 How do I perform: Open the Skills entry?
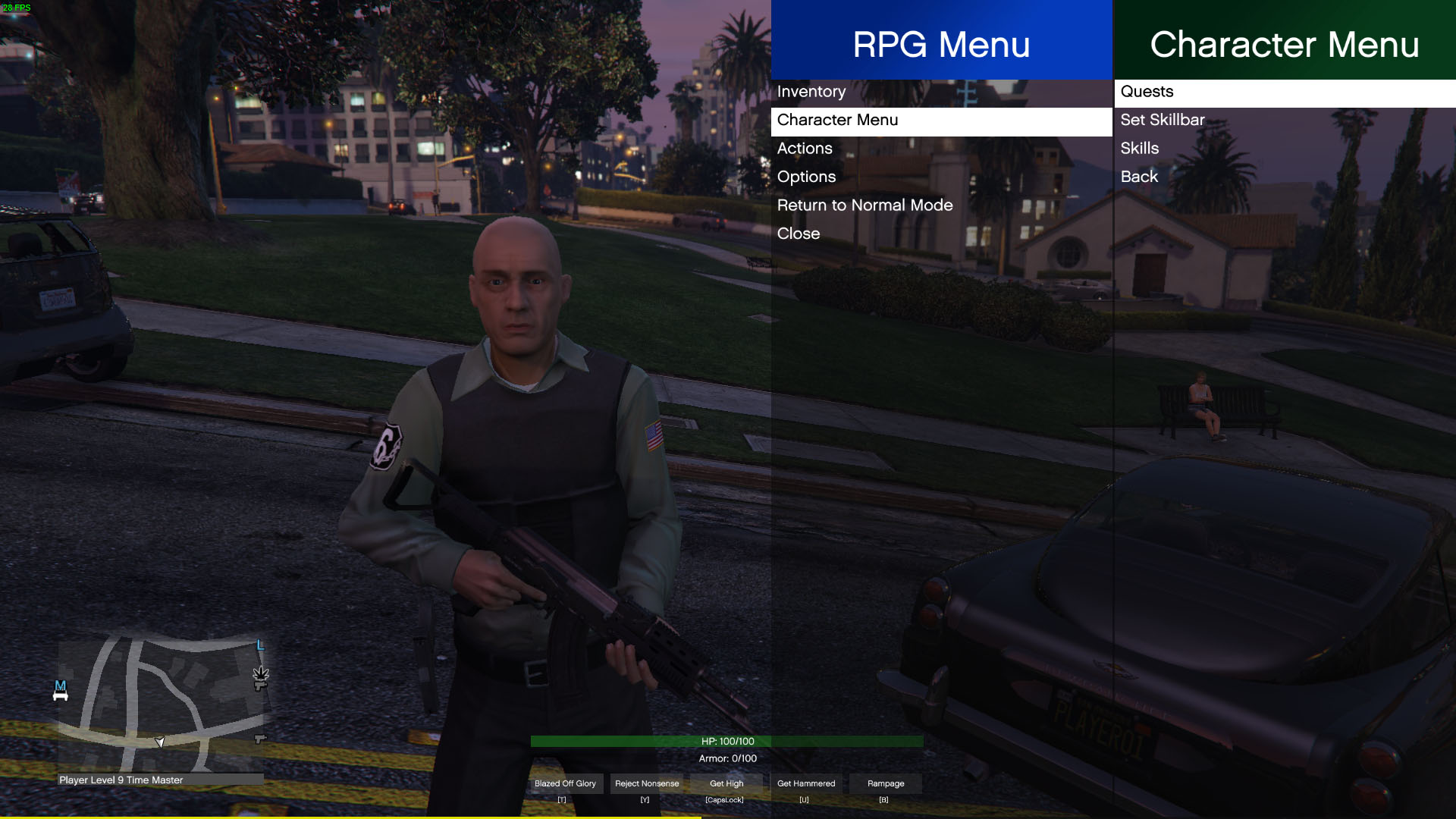pos(1139,149)
